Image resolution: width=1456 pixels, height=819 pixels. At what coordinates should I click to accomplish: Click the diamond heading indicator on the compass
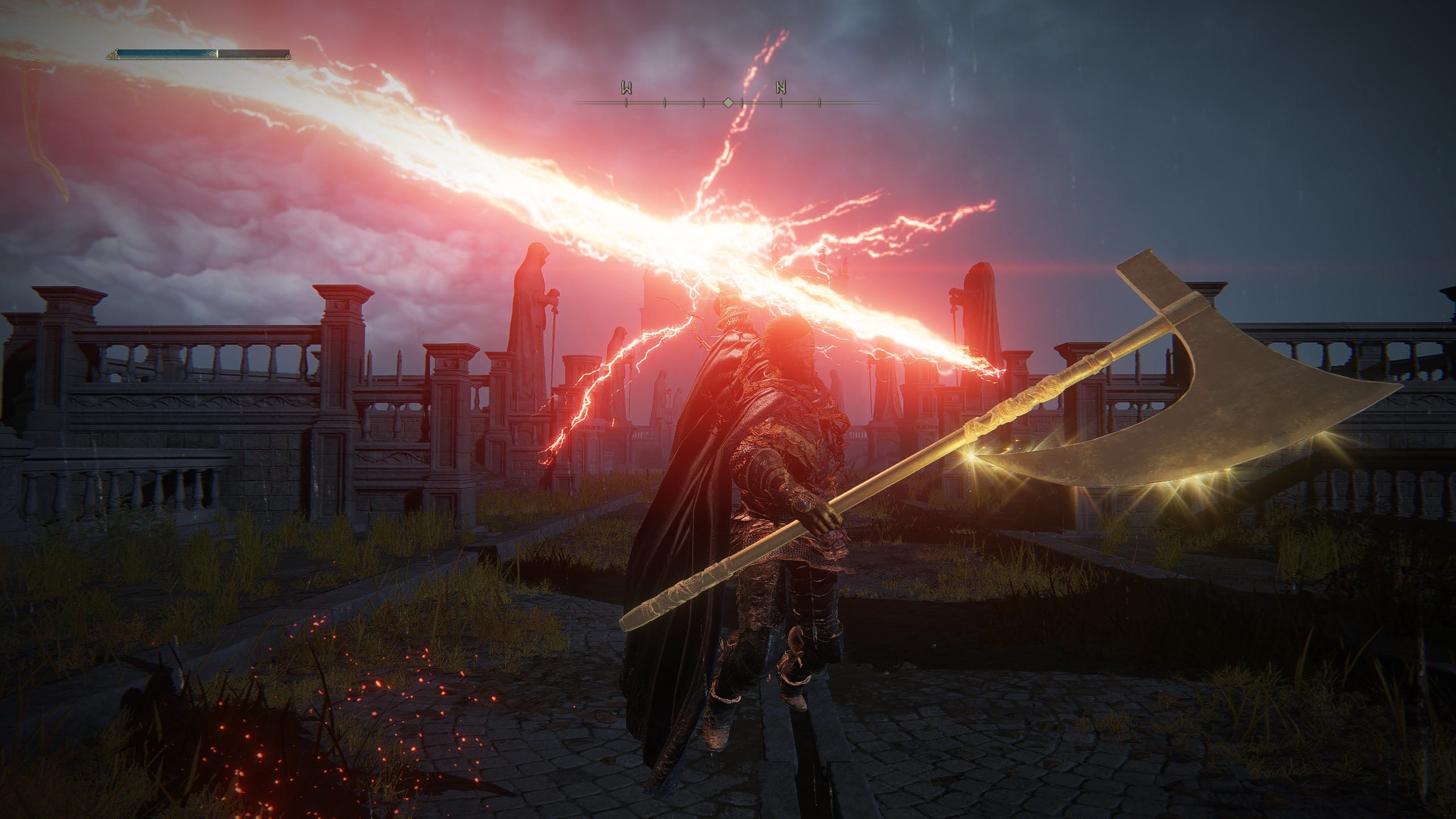click(x=728, y=103)
